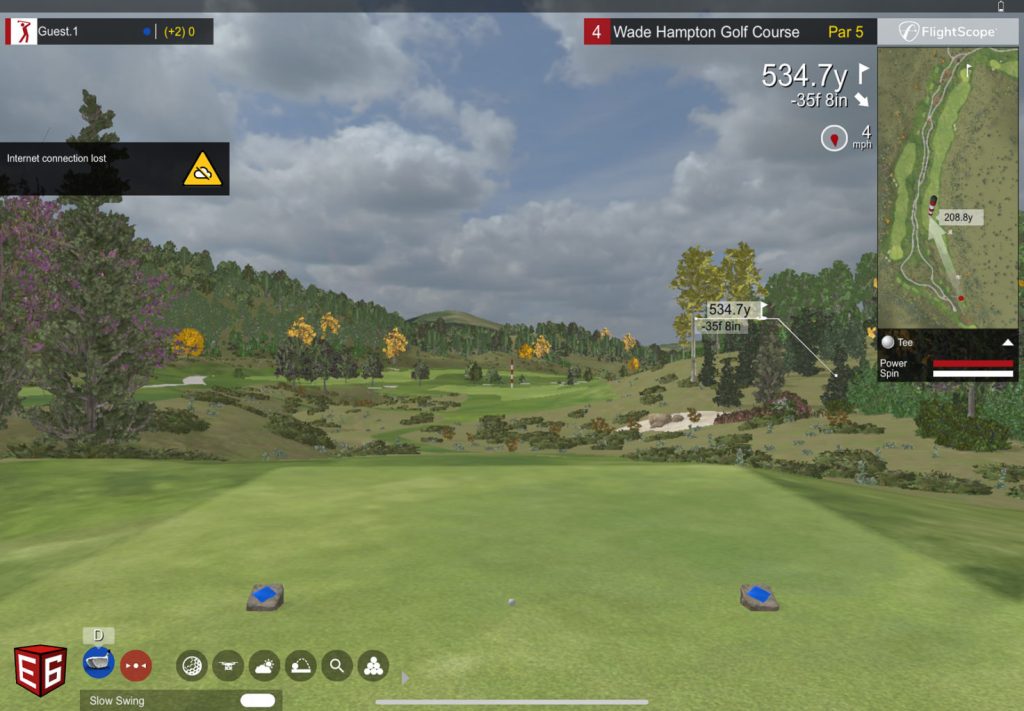This screenshot has width=1024, height=711.
Task: Open the golf ball options icon
Action: [192, 665]
